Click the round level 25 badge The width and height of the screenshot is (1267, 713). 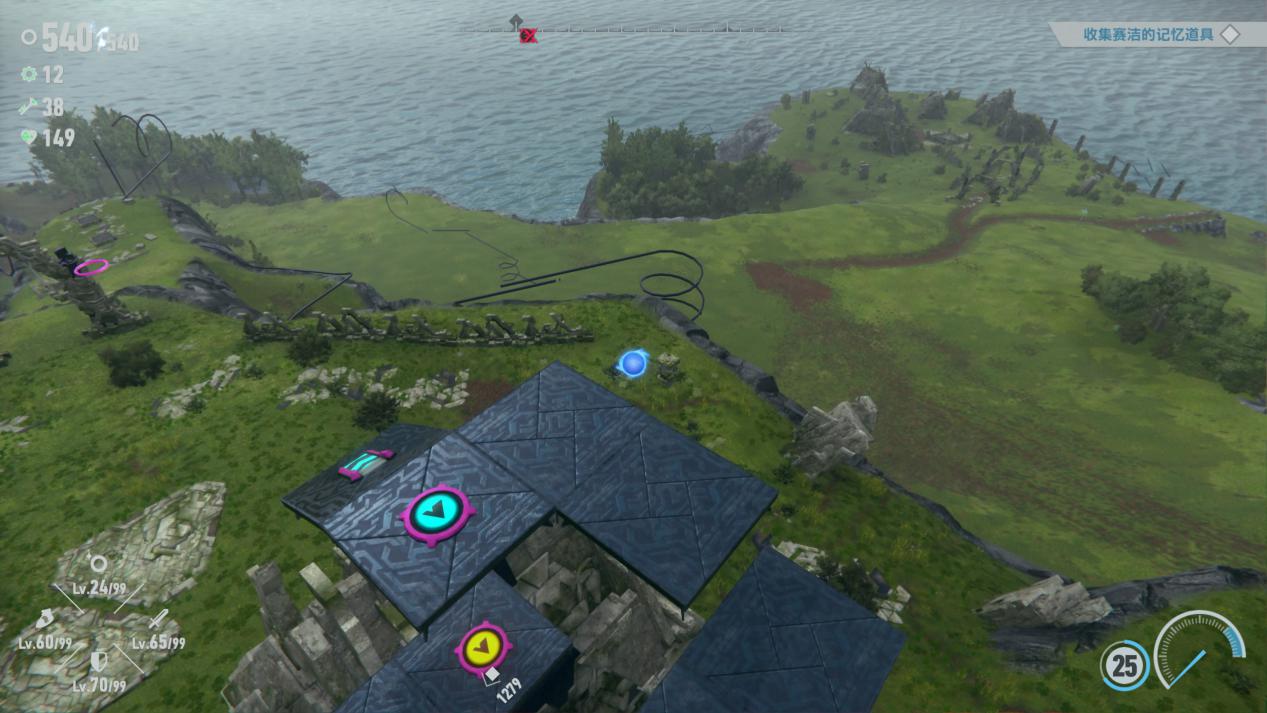click(x=1124, y=665)
